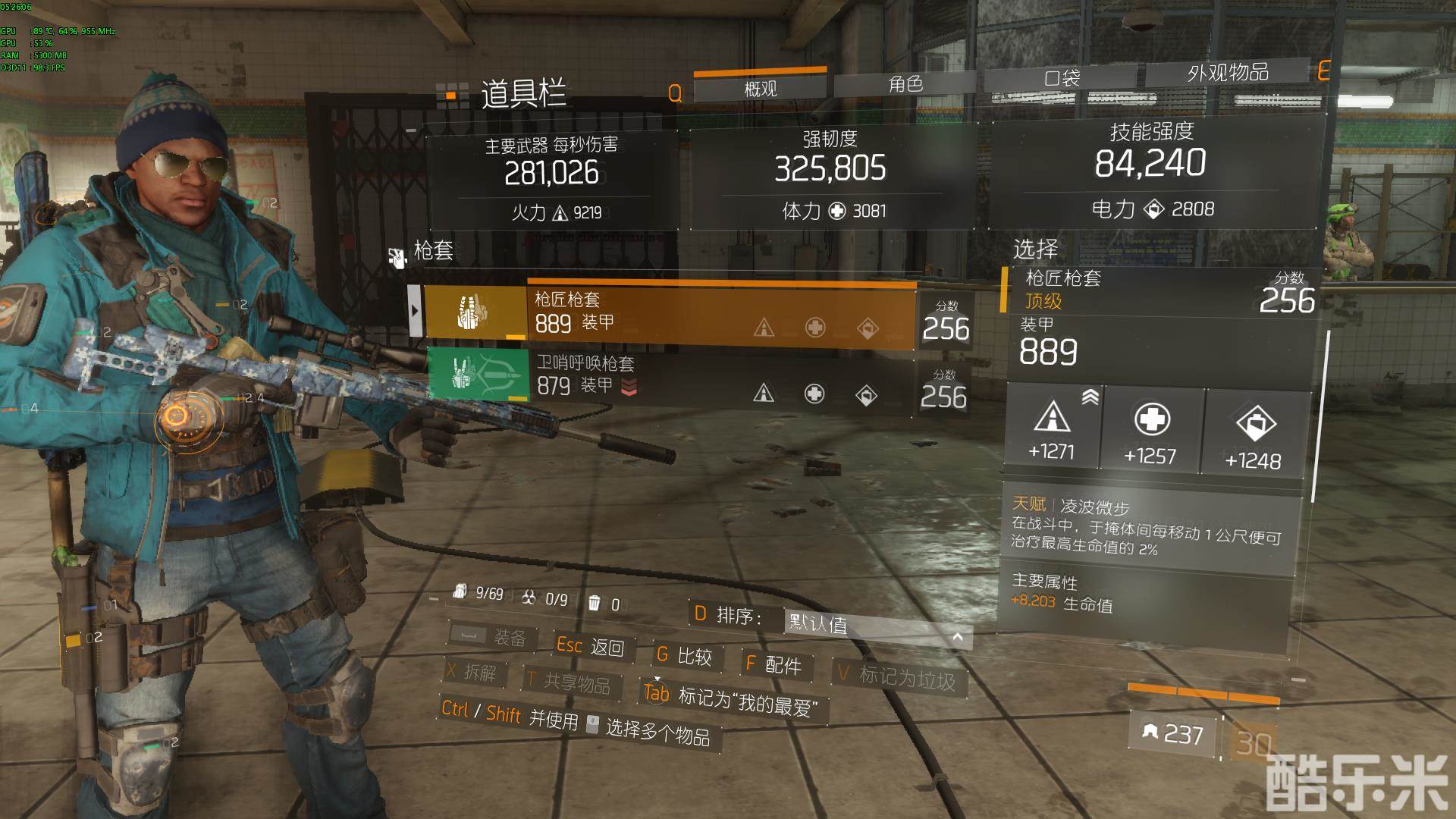
Task: Switch to the 口袋 pouch tab
Action: (x=1062, y=78)
